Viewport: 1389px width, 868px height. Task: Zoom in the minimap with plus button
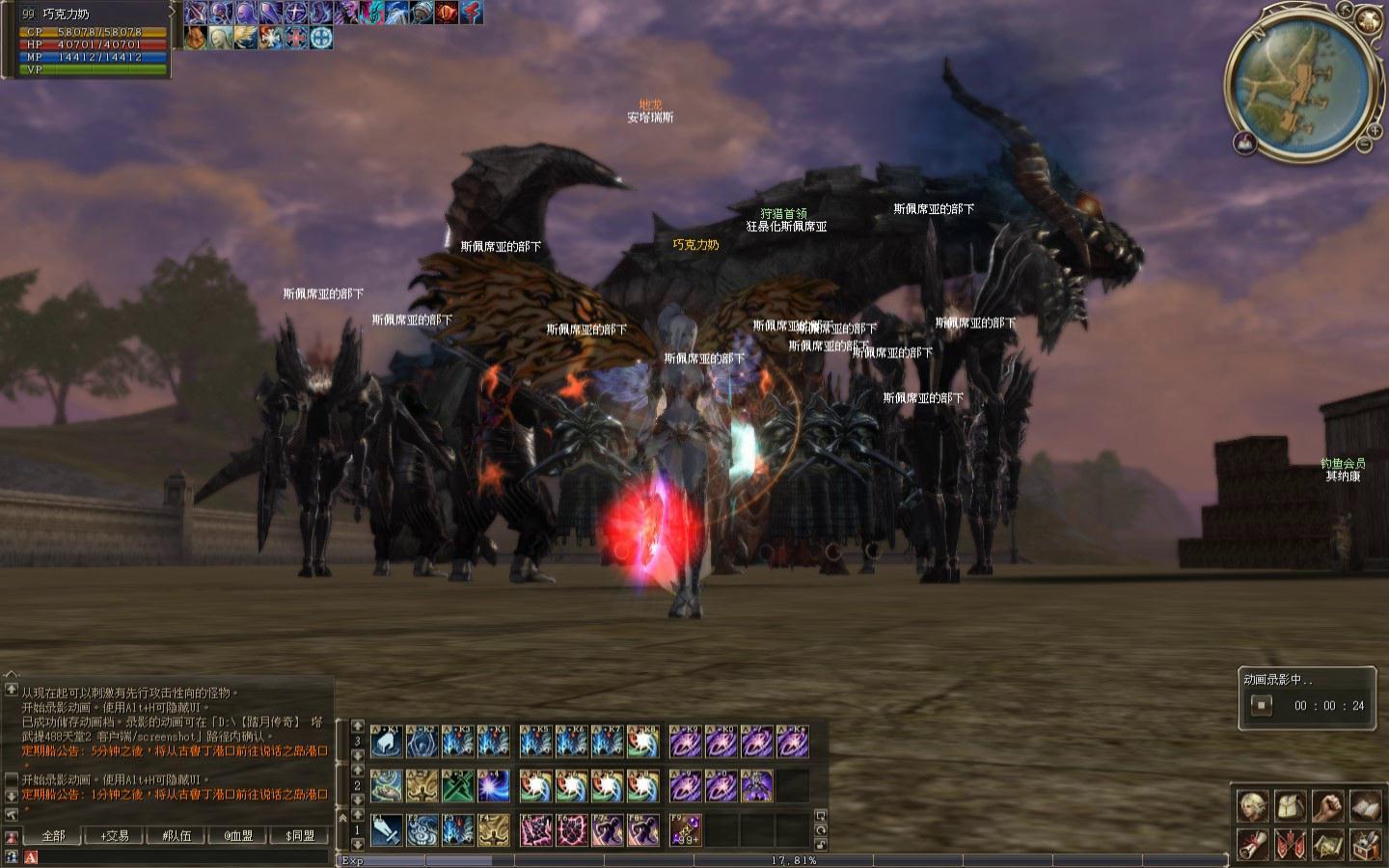[1376, 129]
